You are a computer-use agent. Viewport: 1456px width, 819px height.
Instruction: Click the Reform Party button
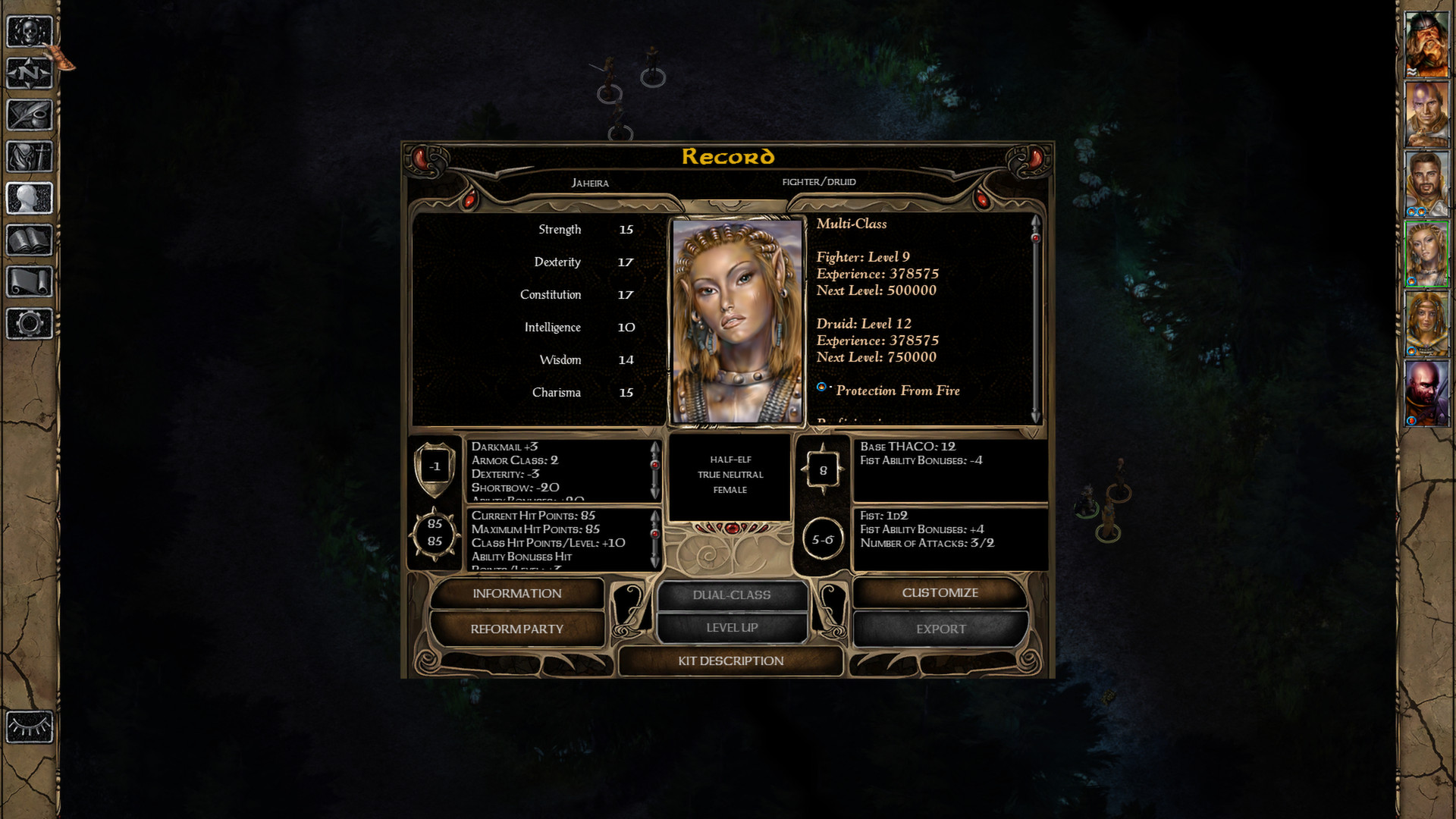click(517, 629)
